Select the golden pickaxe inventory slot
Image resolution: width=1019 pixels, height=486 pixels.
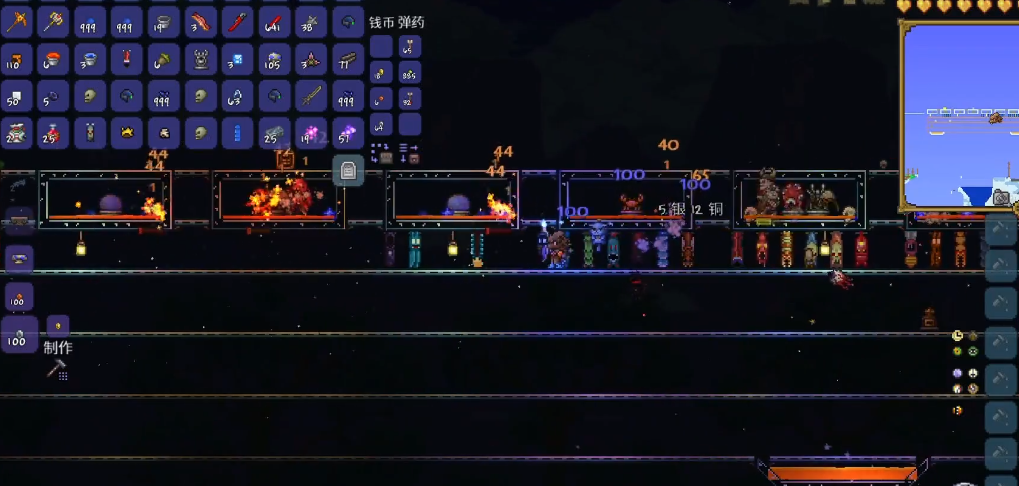tap(16, 20)
